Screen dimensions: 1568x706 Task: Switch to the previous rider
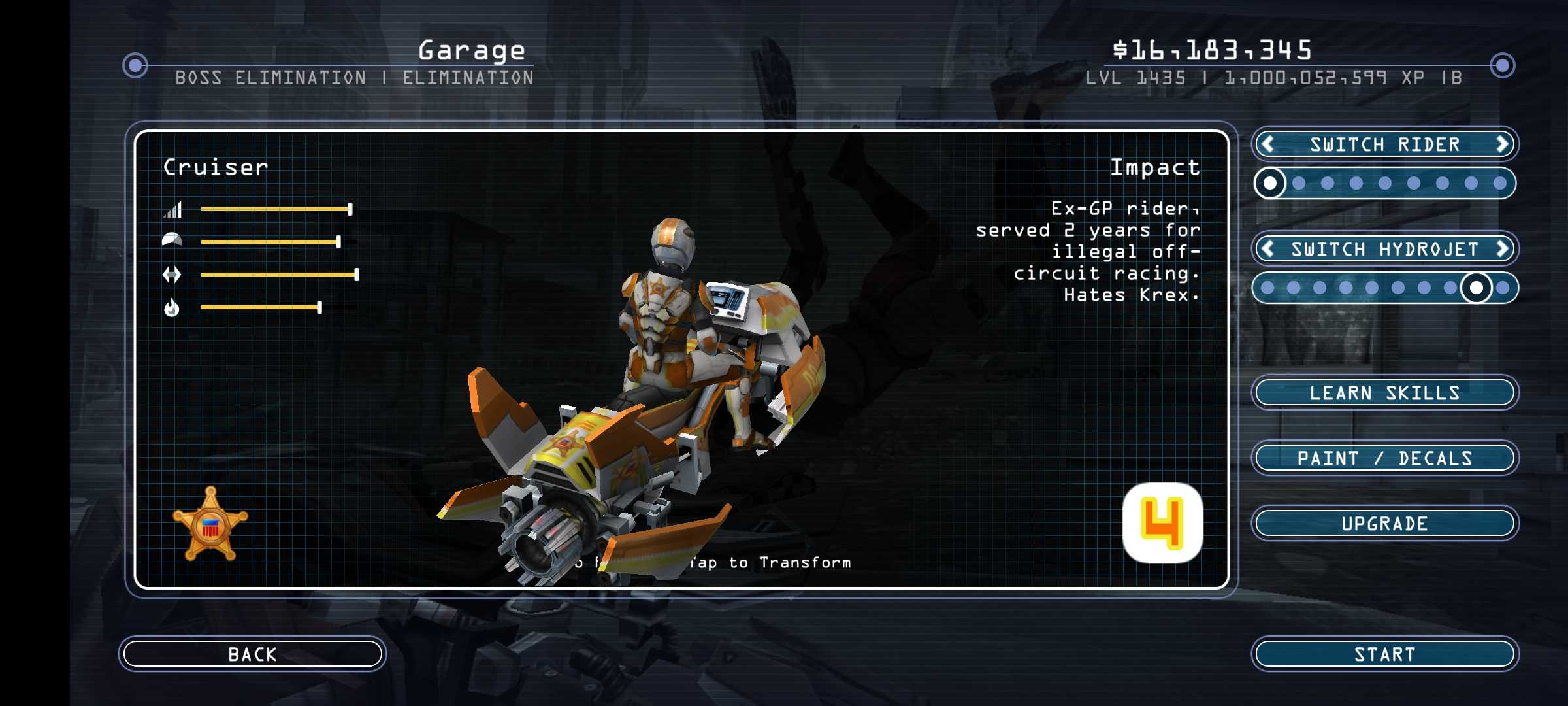[1267, 144]
